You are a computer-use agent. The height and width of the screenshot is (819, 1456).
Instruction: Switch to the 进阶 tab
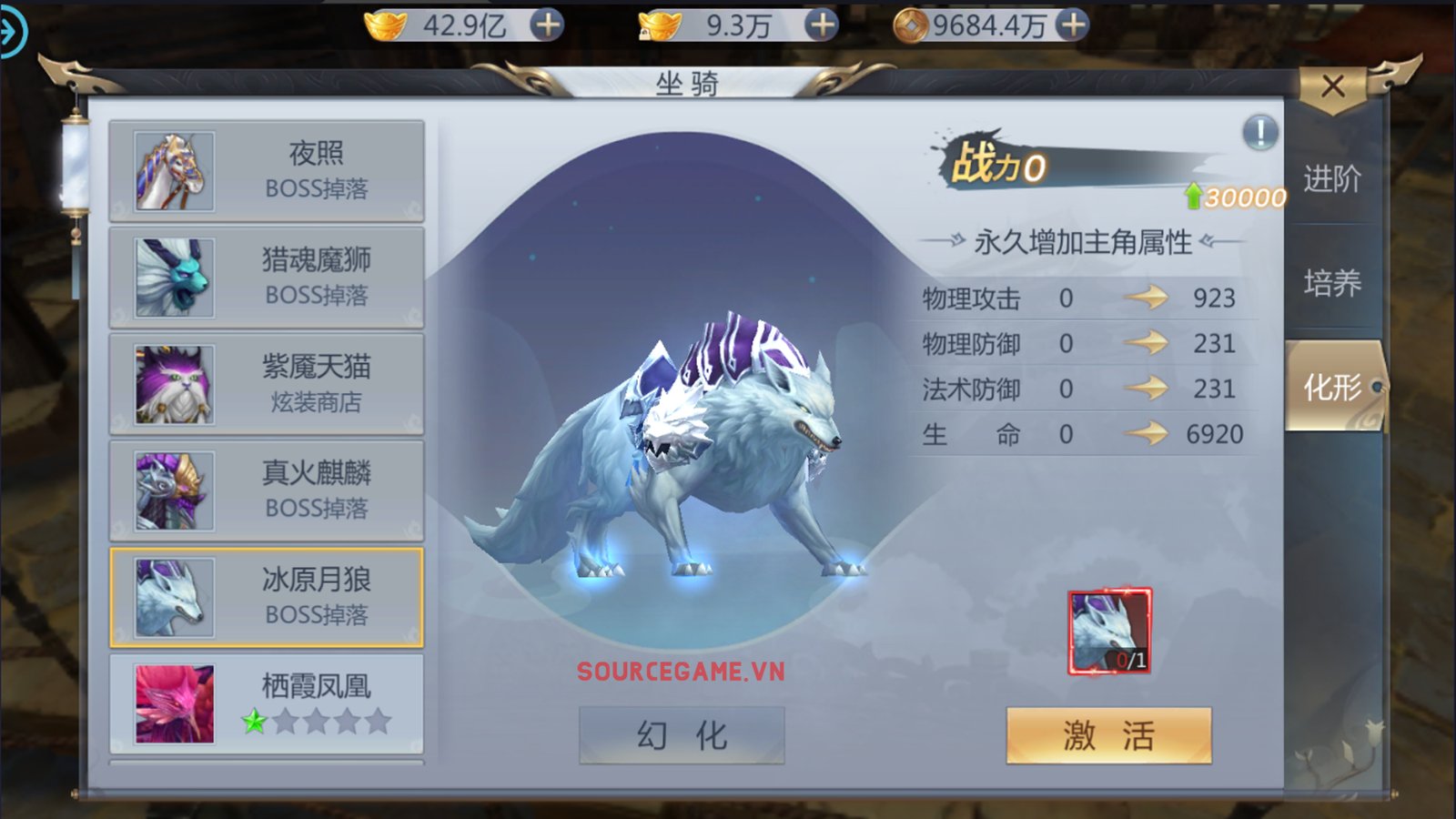click(1332, 178)
